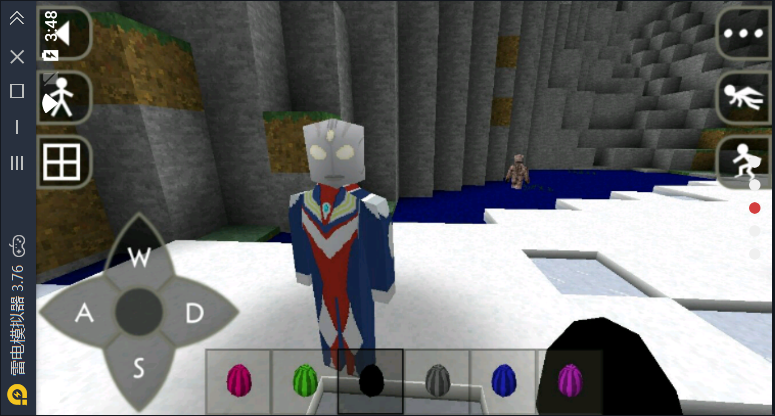Open the inventory grid button

click(64, 161)
